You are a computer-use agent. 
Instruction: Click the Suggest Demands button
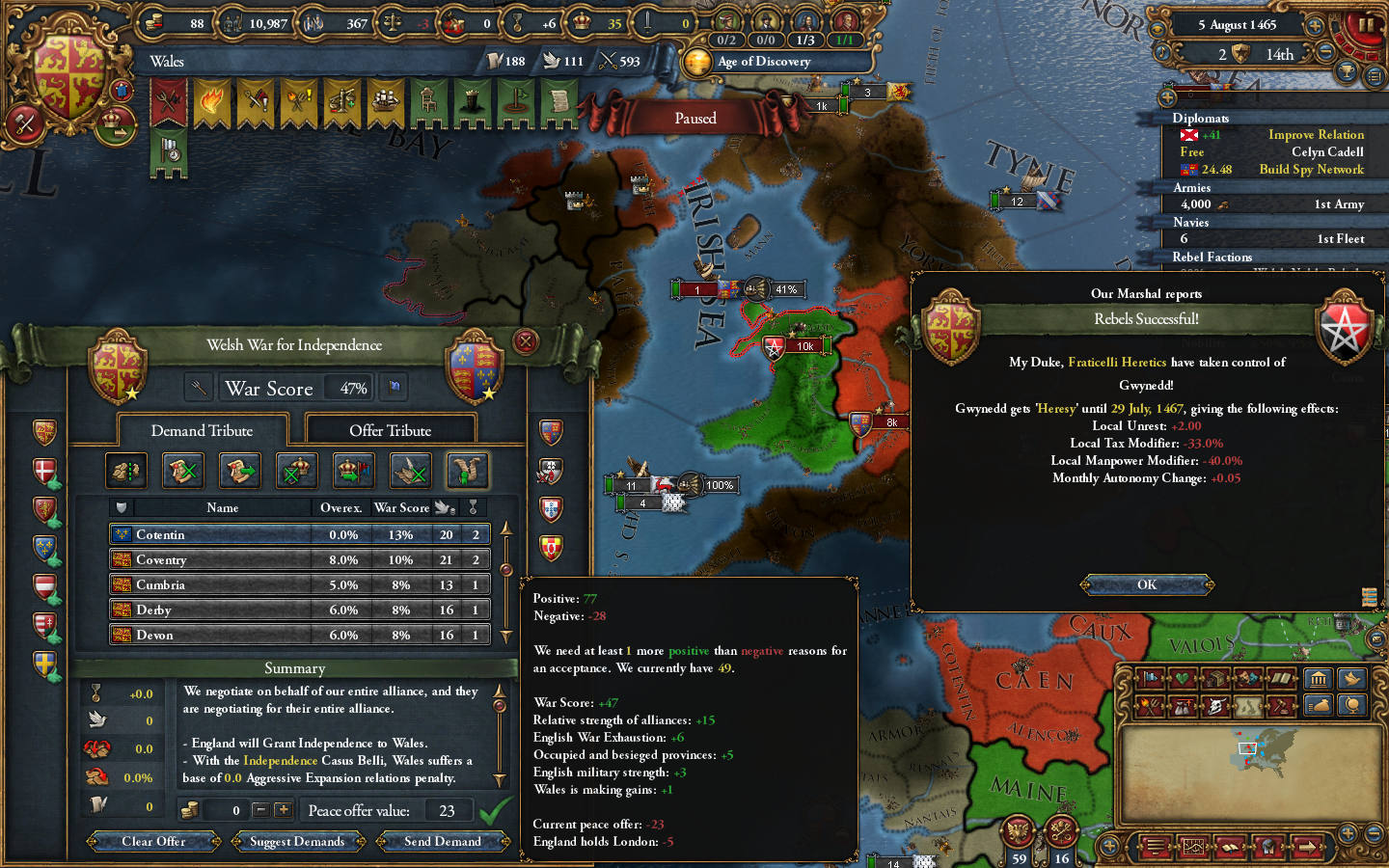click(298, 841)
